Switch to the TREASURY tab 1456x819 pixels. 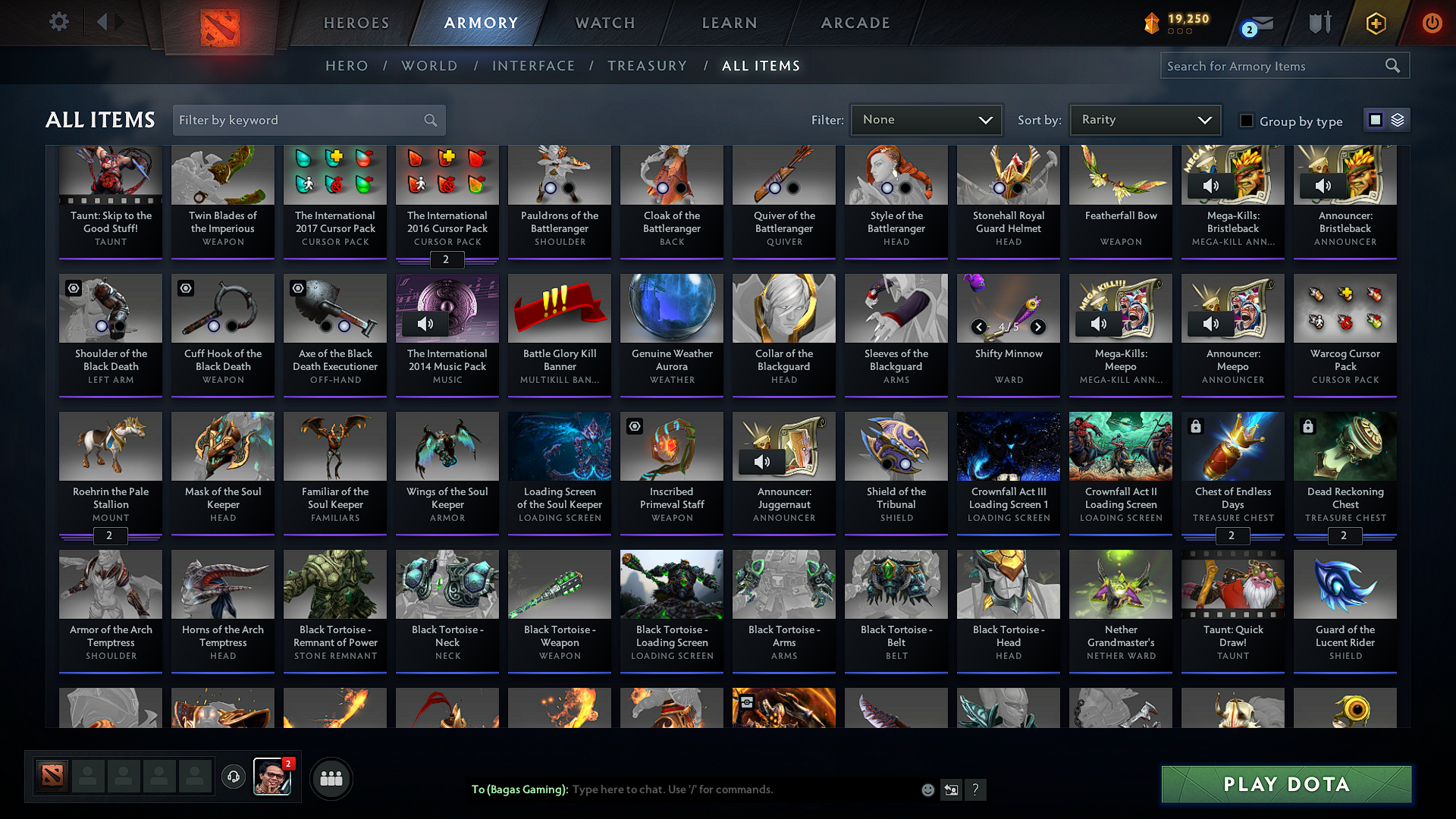tap(647, 66)
